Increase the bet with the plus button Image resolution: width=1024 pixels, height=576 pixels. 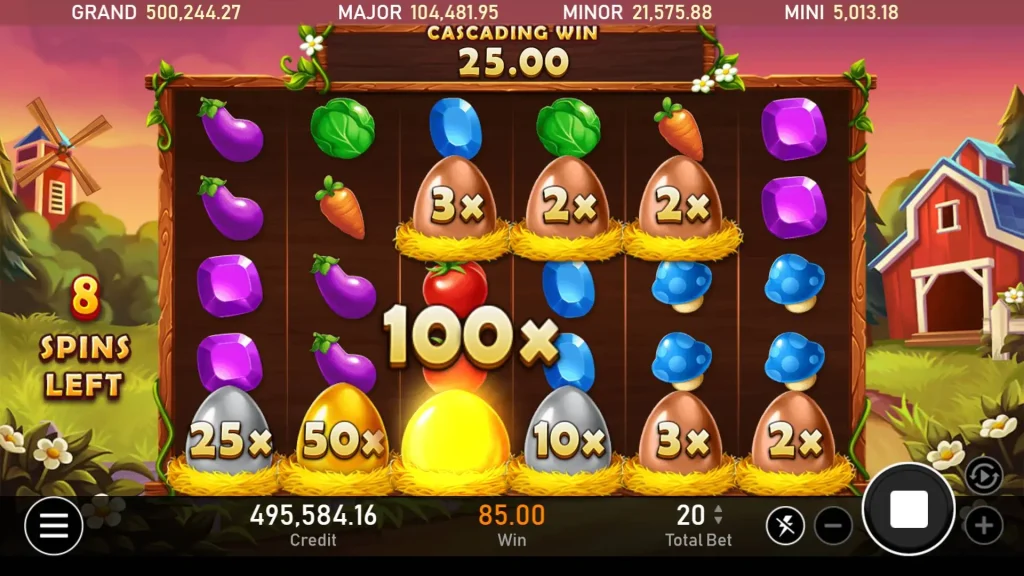(x=984, y=525)
